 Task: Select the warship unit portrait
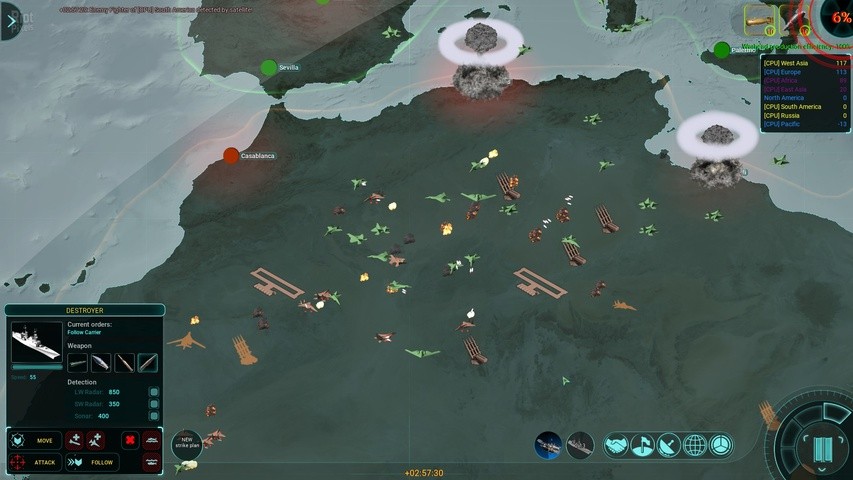pyautogui.click(x=580, y=446)
